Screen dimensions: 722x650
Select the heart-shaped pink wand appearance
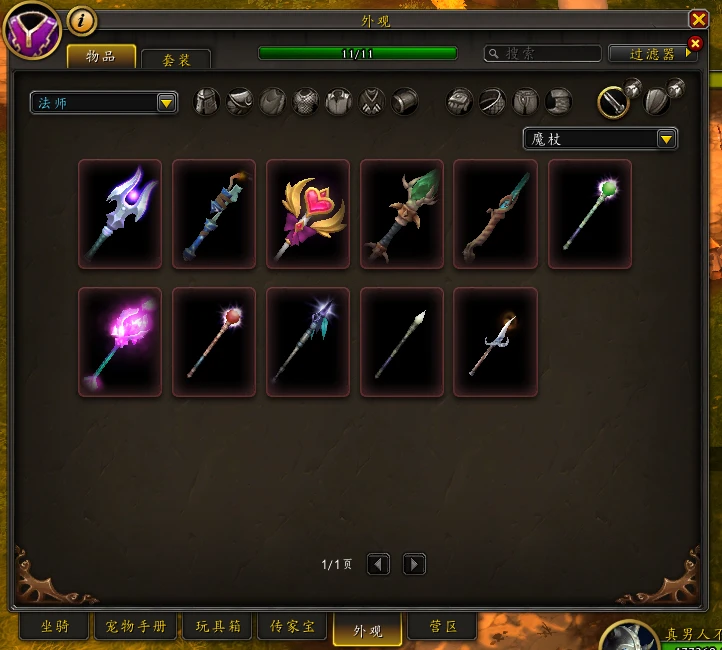[308, 214]
